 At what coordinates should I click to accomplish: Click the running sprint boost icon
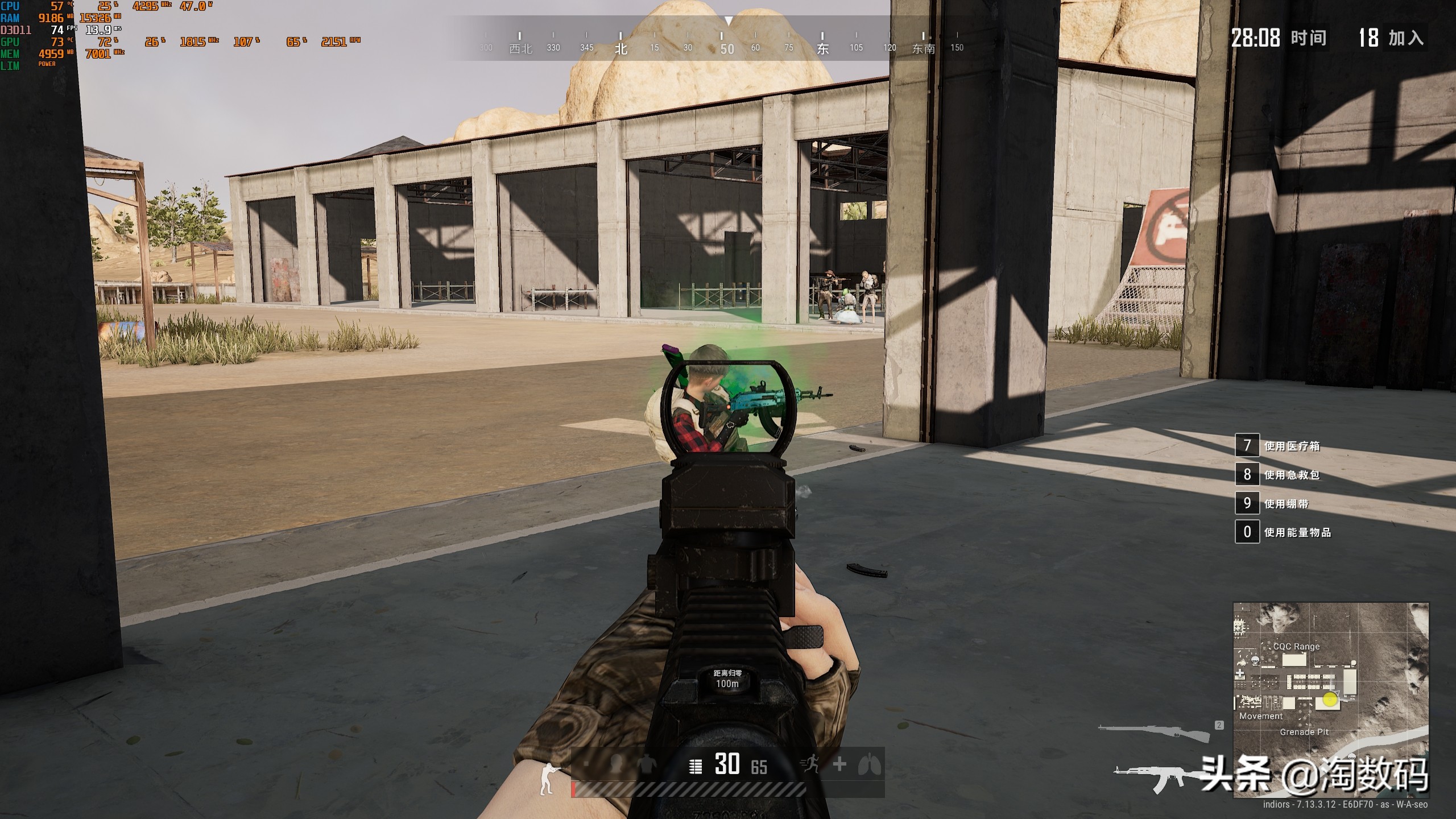810,765
